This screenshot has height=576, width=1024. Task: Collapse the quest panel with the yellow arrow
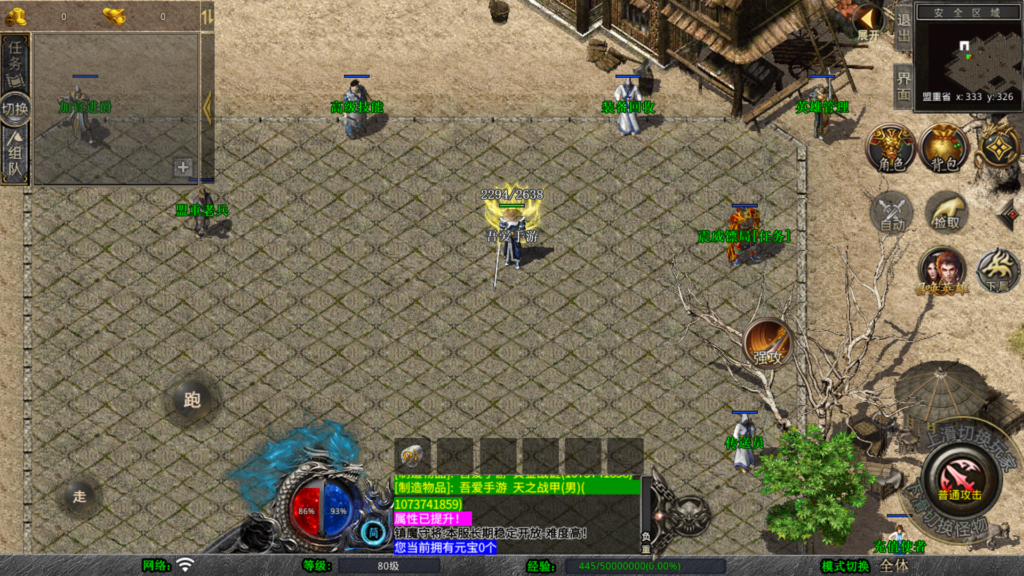[x=207, y=107]
